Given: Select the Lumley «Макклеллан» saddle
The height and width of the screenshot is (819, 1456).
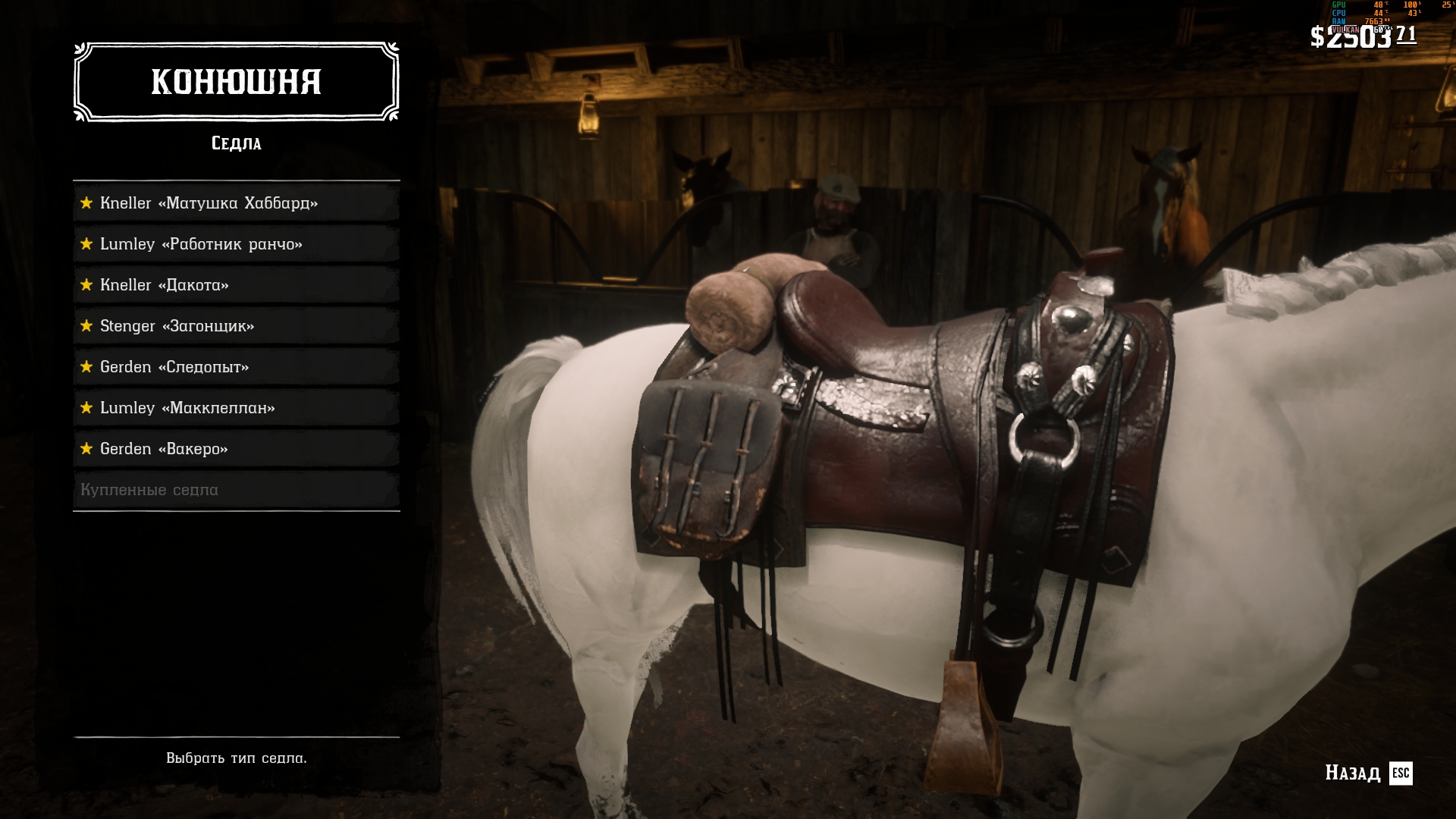Looking at the screenshot, I should (x=236, y=408).
